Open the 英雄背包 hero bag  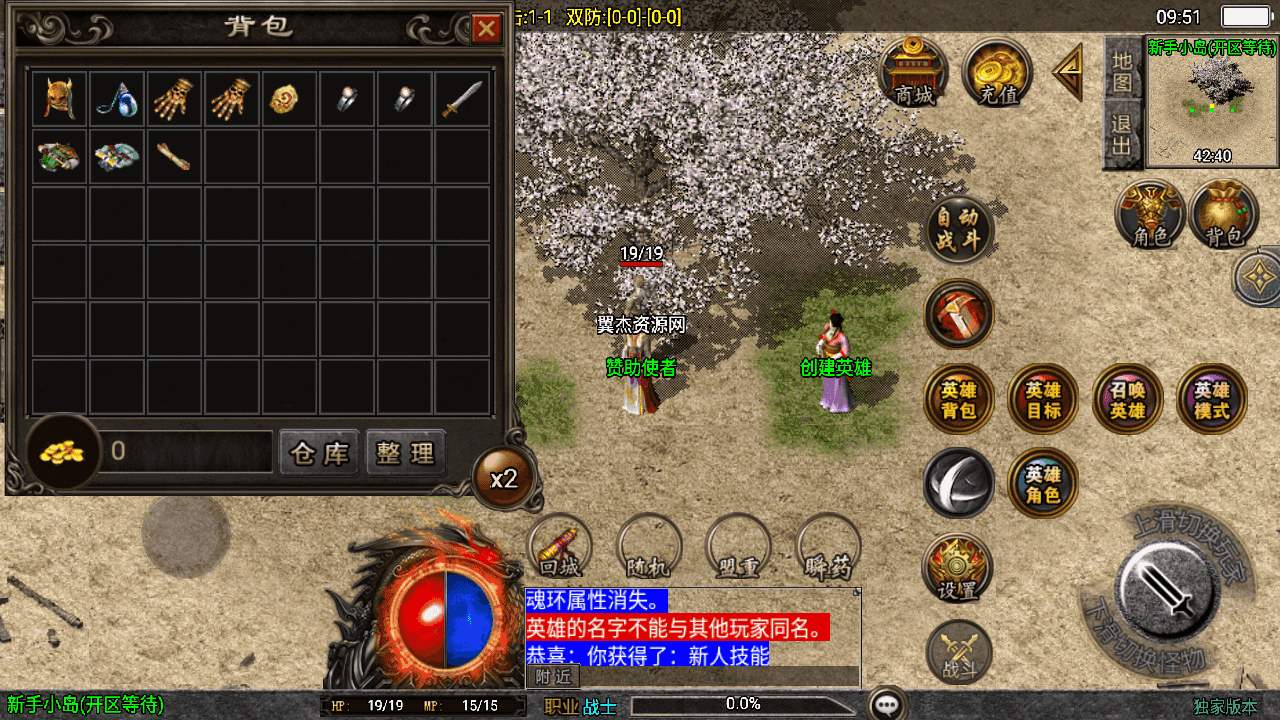click(x=959, y=400)
